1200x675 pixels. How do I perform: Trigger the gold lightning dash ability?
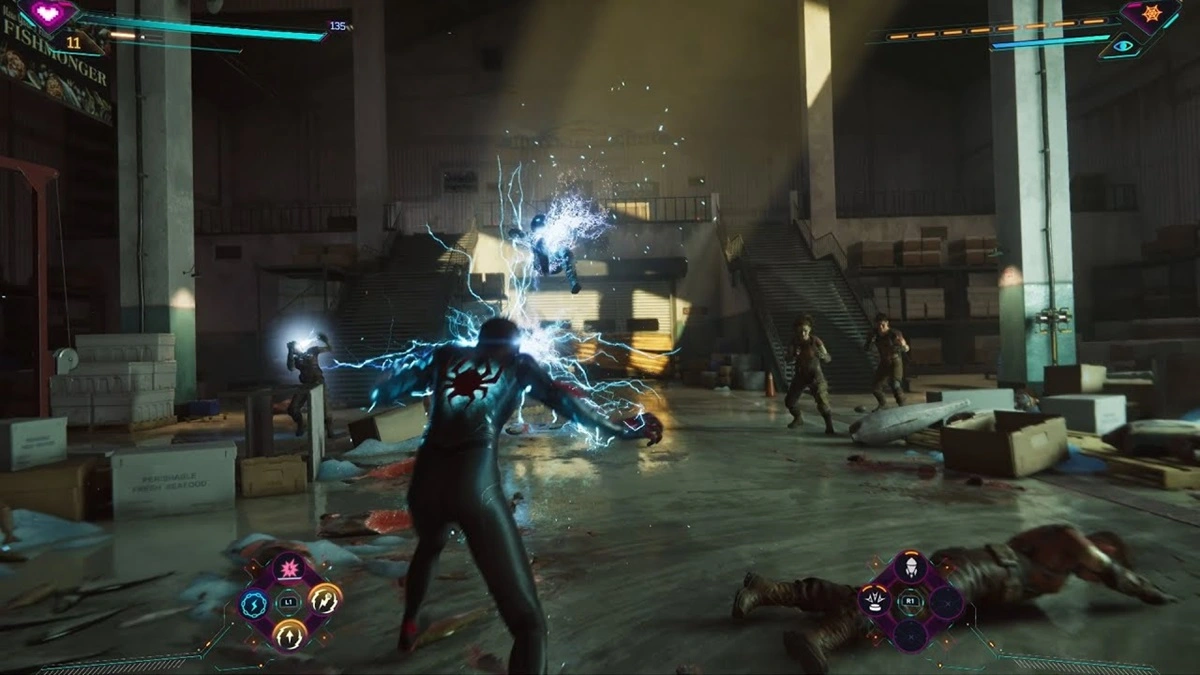326,600
